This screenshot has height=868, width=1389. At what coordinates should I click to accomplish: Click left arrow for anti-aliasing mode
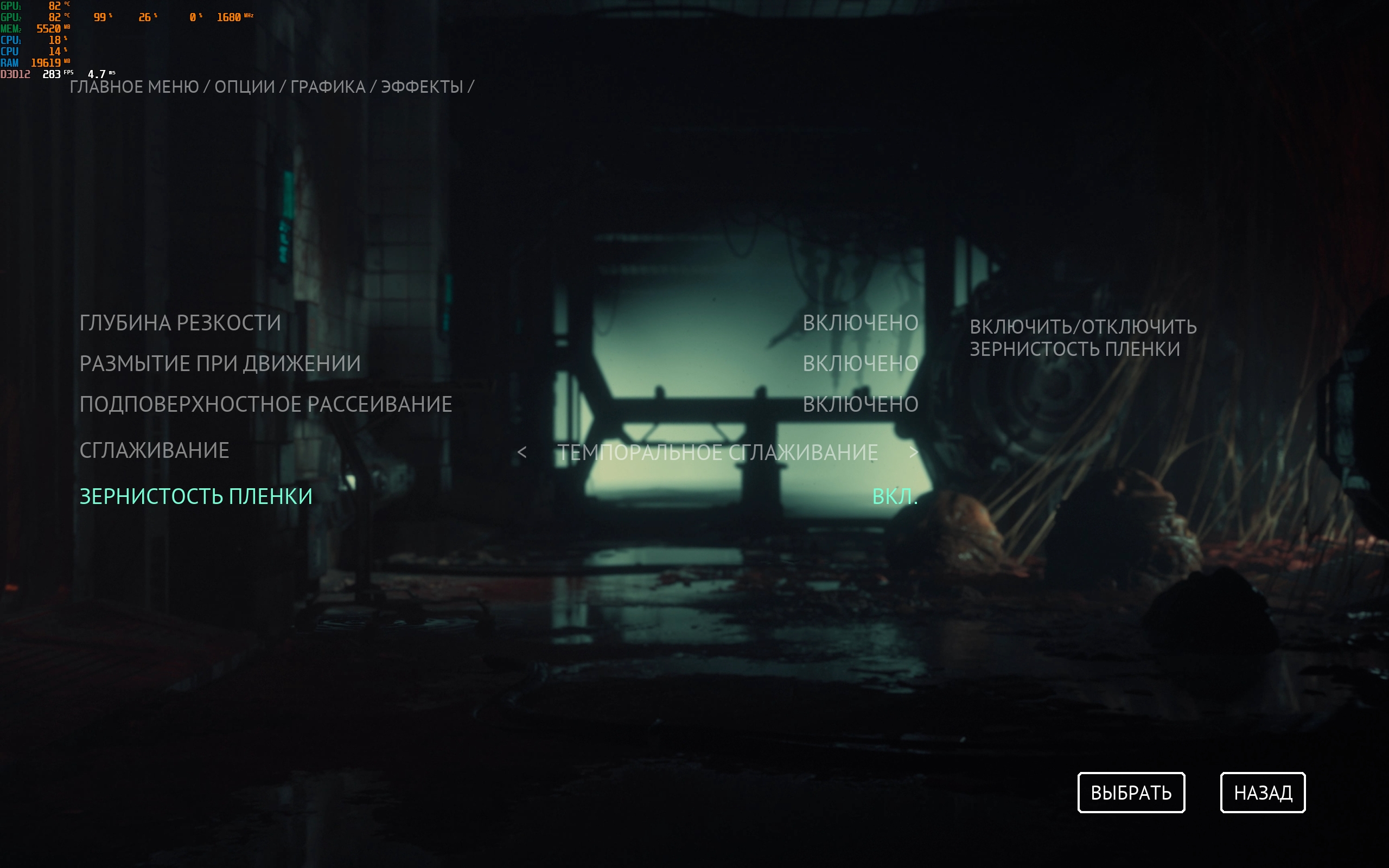coord(522,452)
